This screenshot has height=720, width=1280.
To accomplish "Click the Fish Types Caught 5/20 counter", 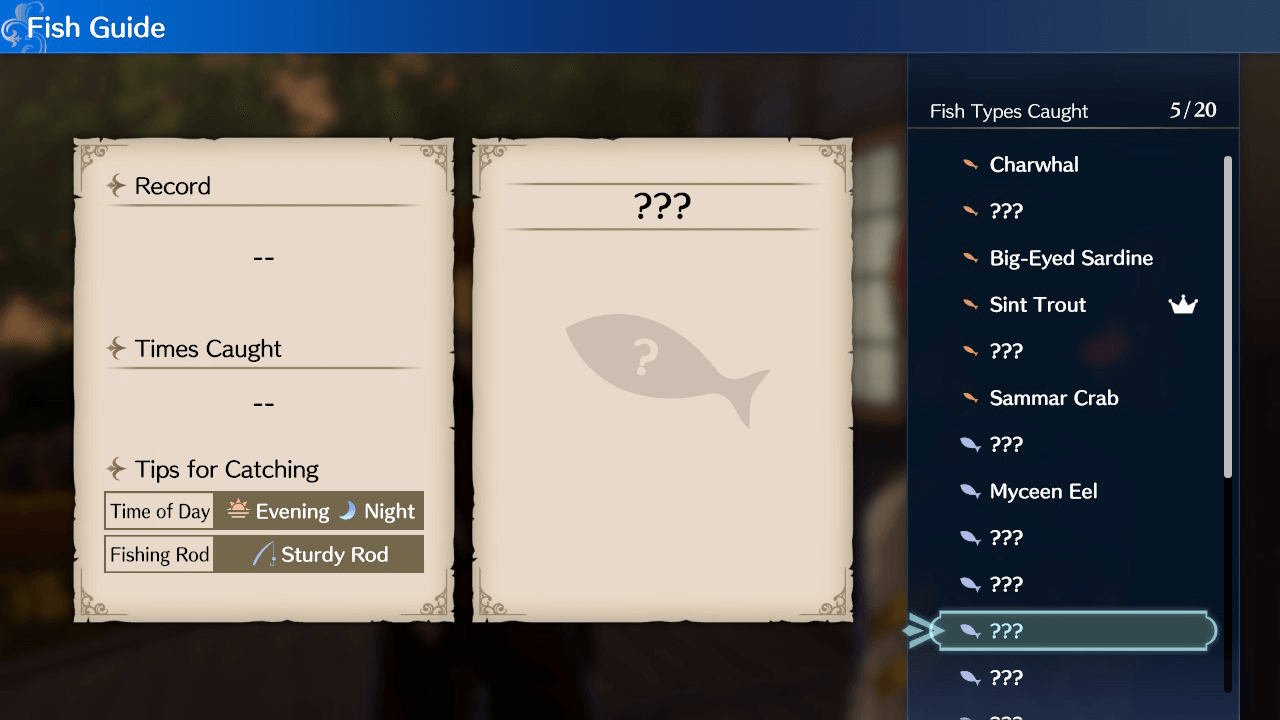I will [1072, 111].
